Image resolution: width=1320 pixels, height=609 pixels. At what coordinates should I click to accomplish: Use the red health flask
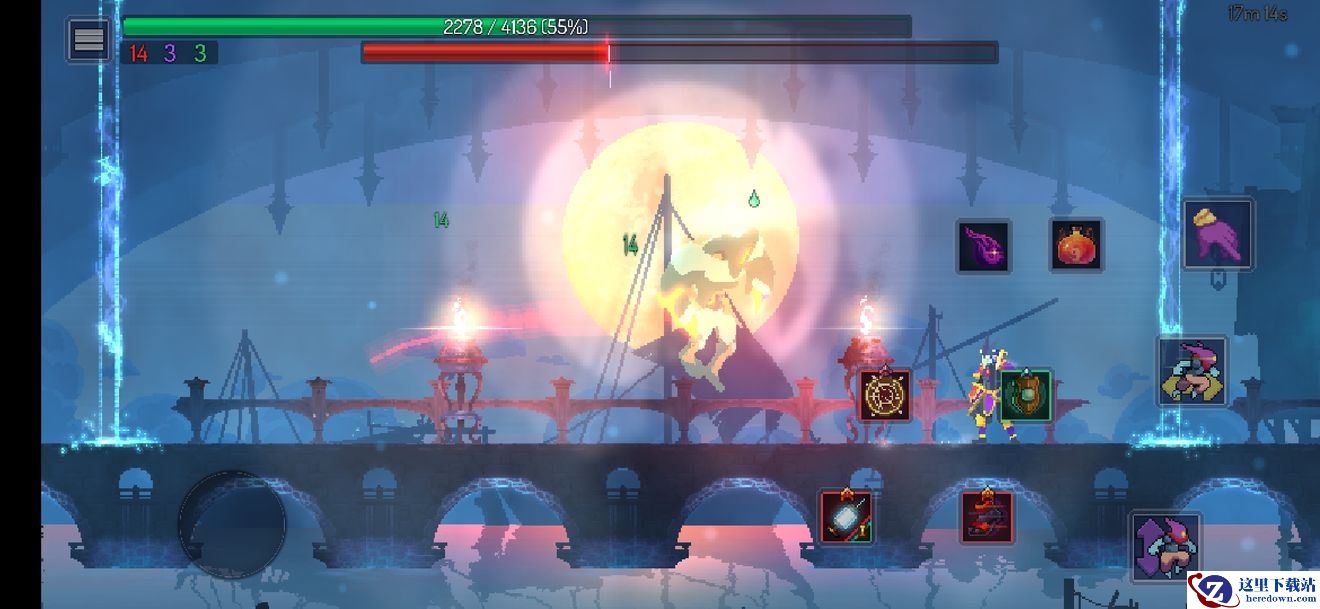(1076, 244)
